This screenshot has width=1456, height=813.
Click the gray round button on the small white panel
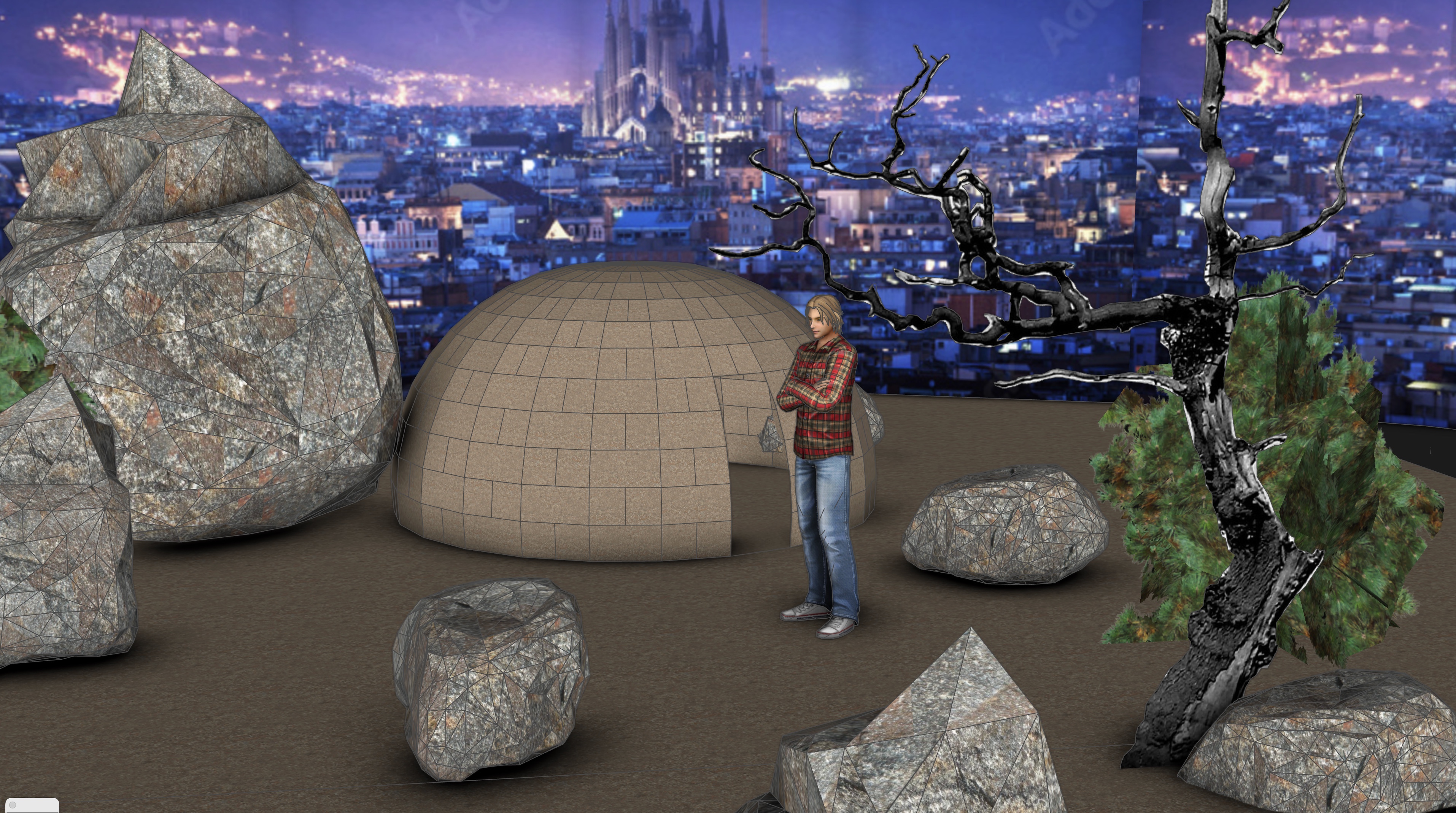pyautogui.click(x=13, y=805)
